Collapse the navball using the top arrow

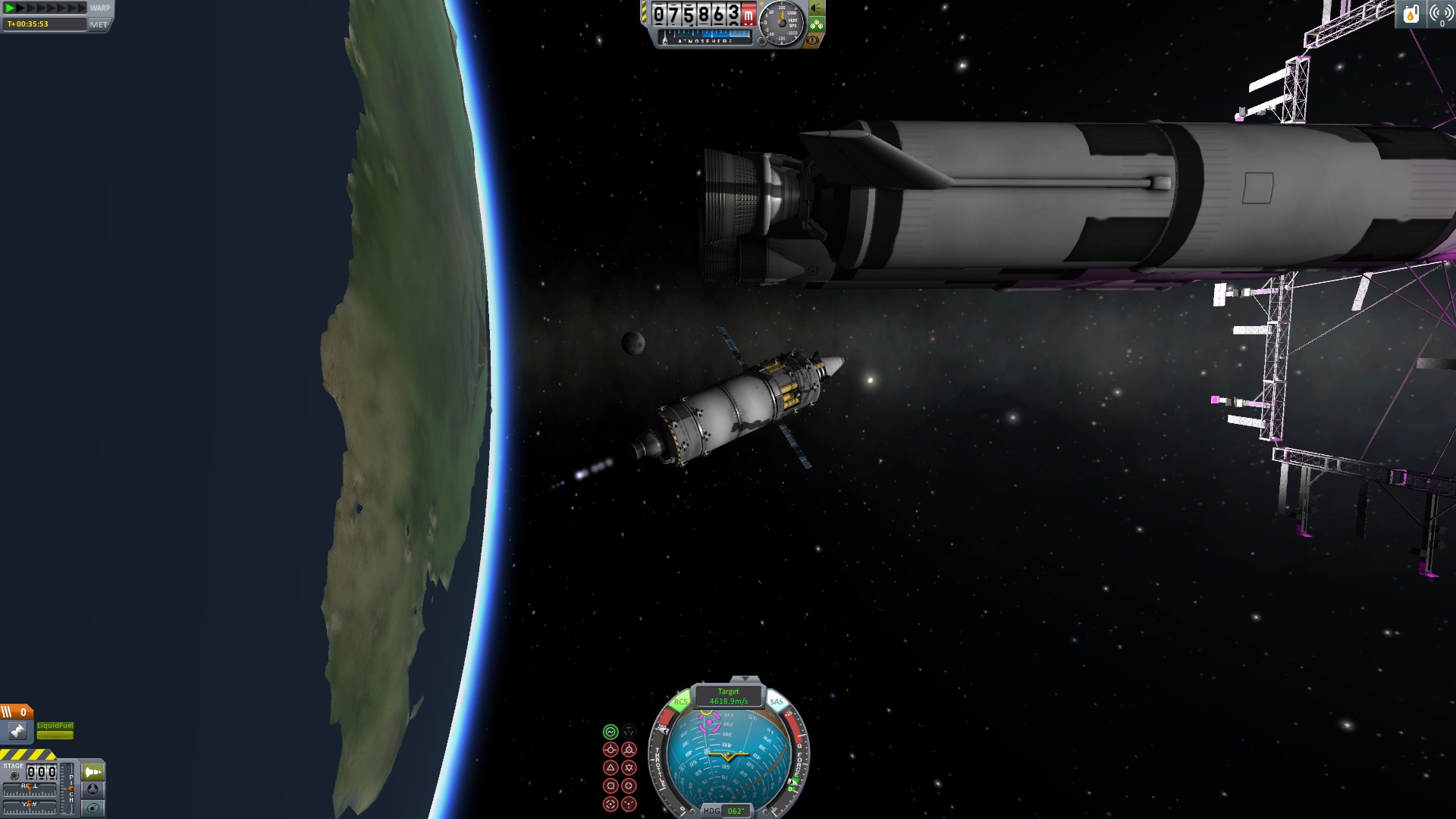point(745,679)
